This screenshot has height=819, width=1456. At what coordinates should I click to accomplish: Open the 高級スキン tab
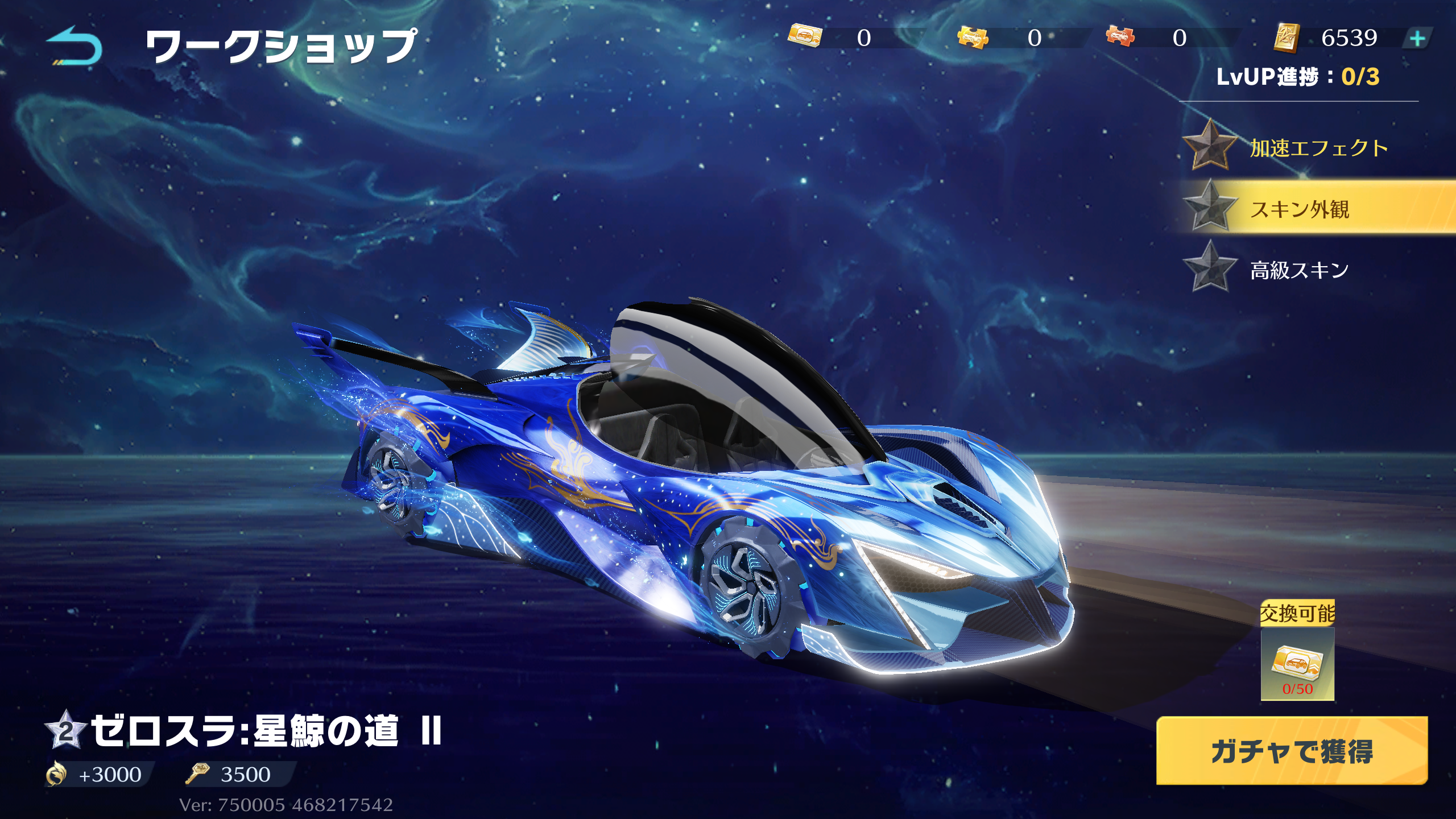click(x=1299, y=270)
